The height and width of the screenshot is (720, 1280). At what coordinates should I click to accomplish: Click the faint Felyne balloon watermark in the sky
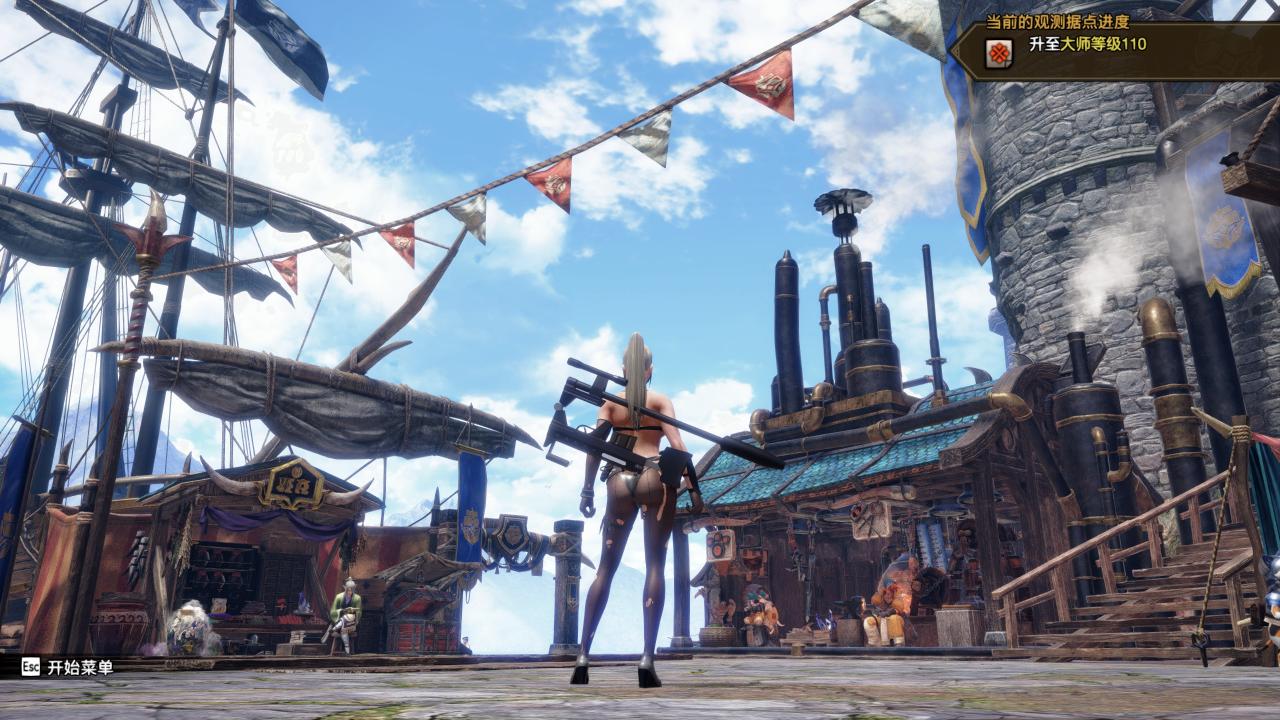point(290,140)
